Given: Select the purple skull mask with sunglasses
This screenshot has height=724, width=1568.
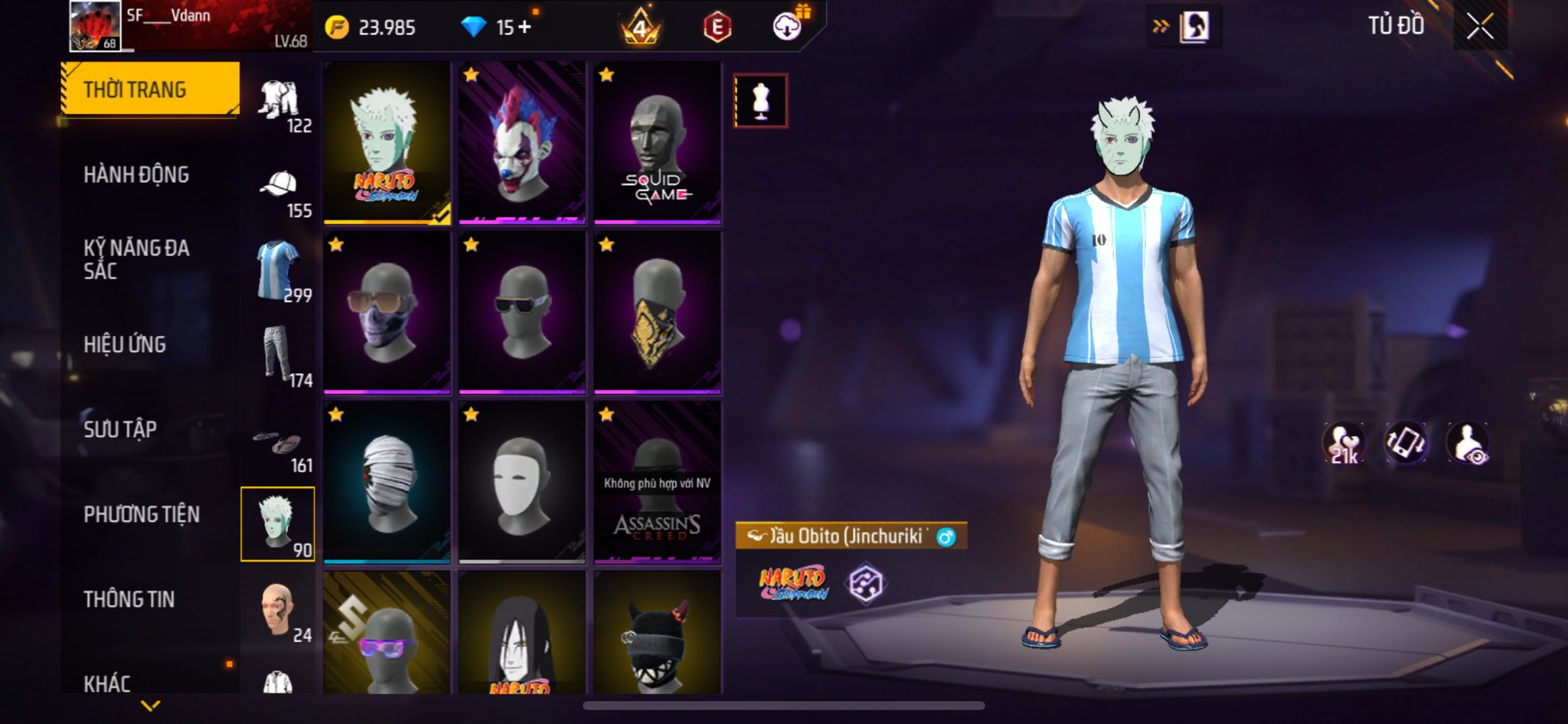Looking at the screenshot, I should coord(387,313).
